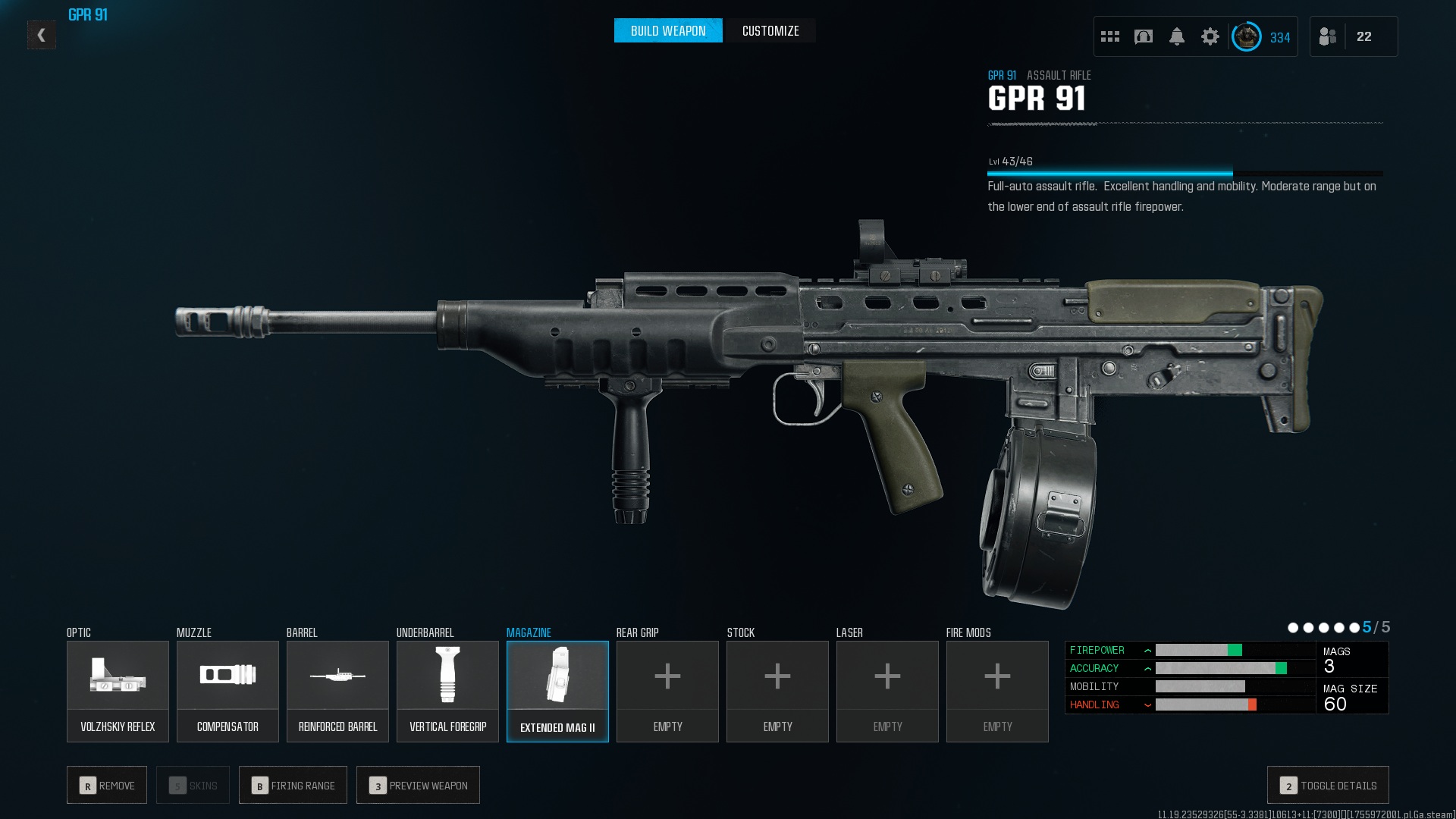This screenshot has width=1456, height=819.
Task: Open the notifications bell
Action: click(1177, 36)
